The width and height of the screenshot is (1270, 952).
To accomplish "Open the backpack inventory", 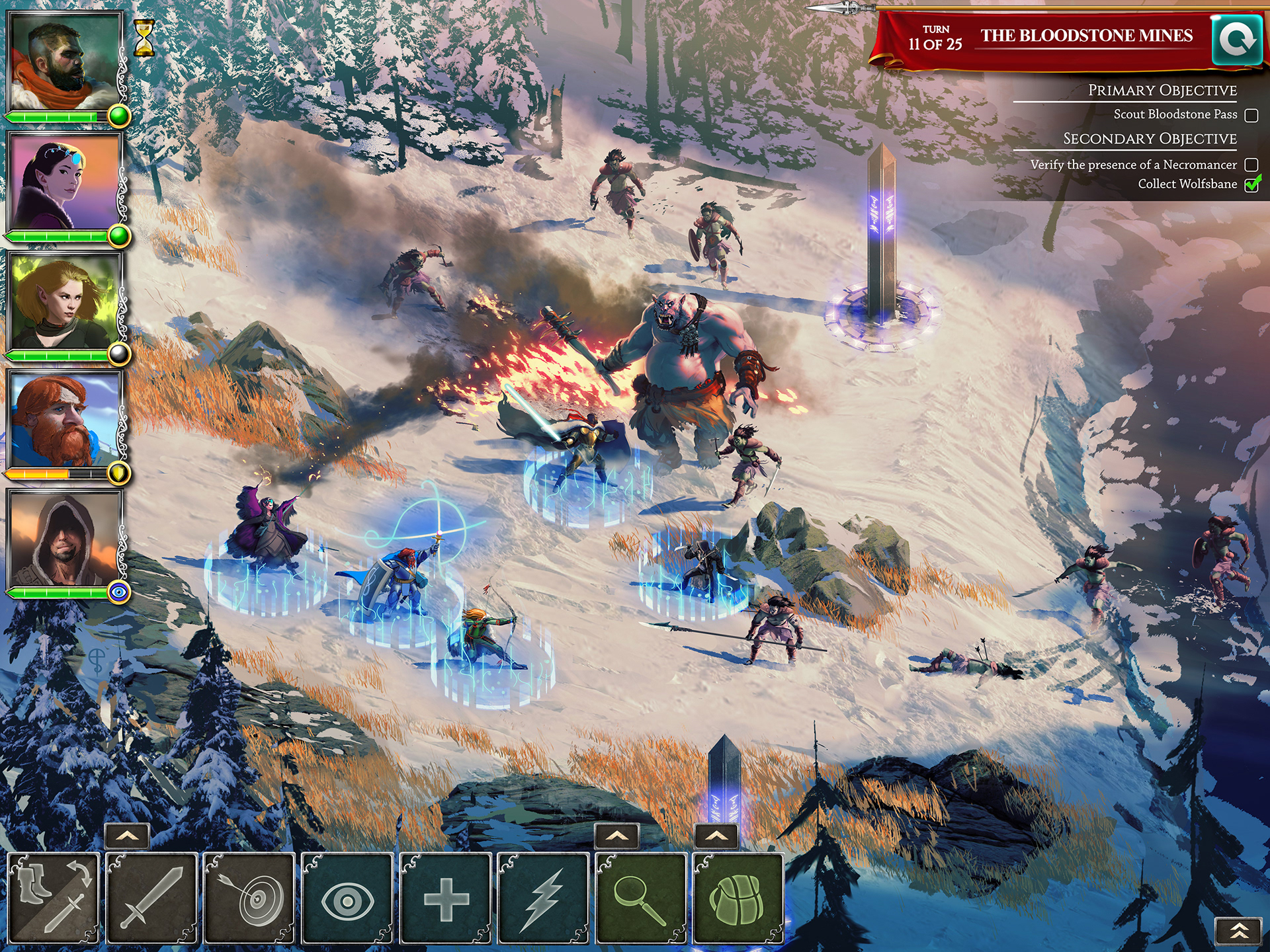I will tap(738, 897).
